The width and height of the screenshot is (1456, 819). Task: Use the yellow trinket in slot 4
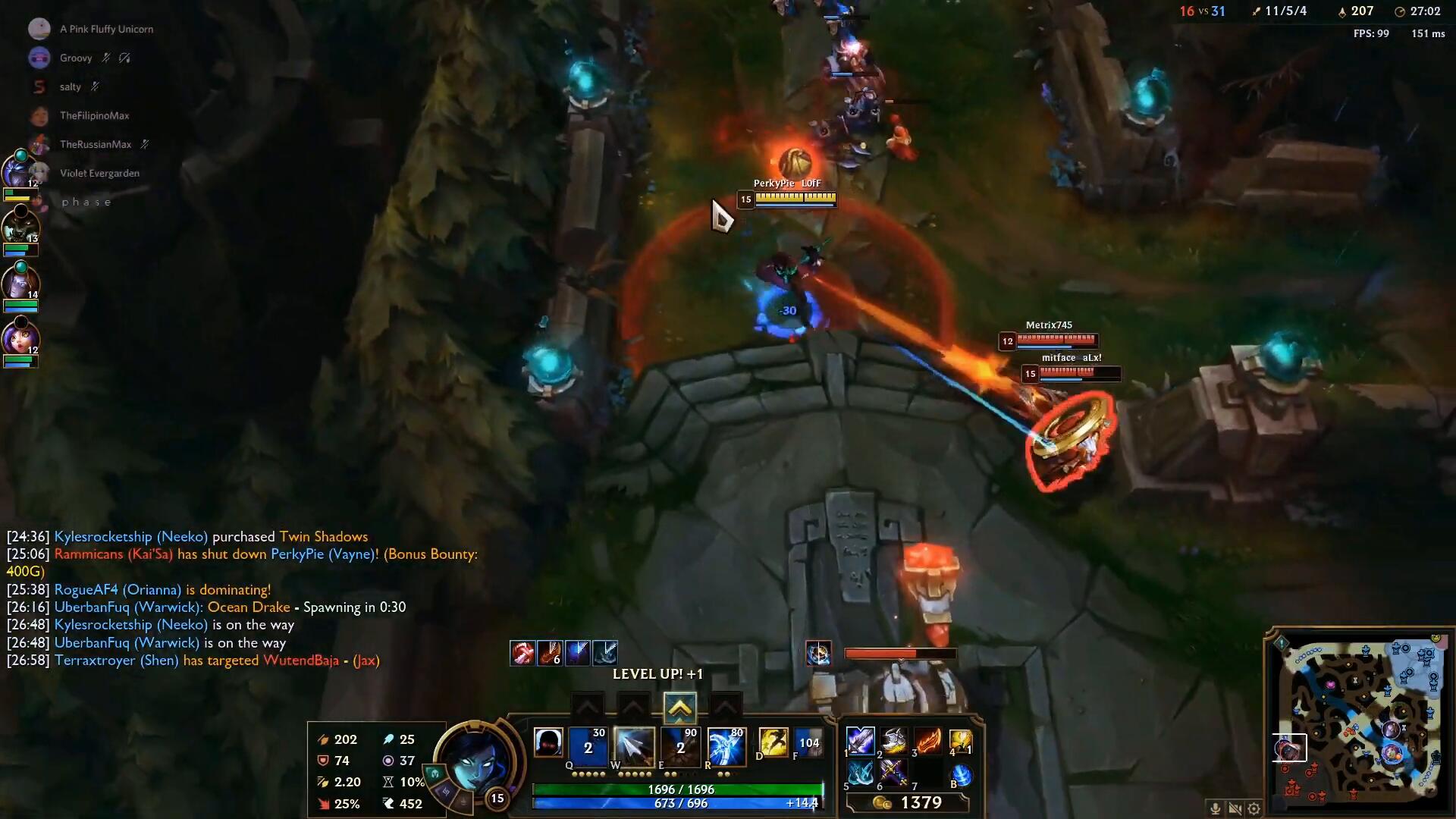click(x=961, y=741)
